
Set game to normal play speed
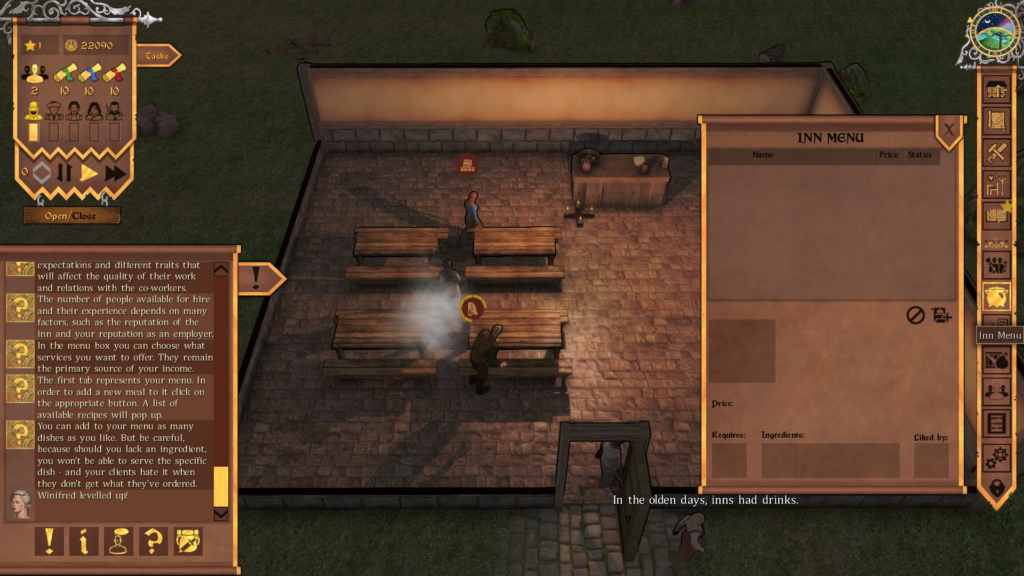coord(89,172)
